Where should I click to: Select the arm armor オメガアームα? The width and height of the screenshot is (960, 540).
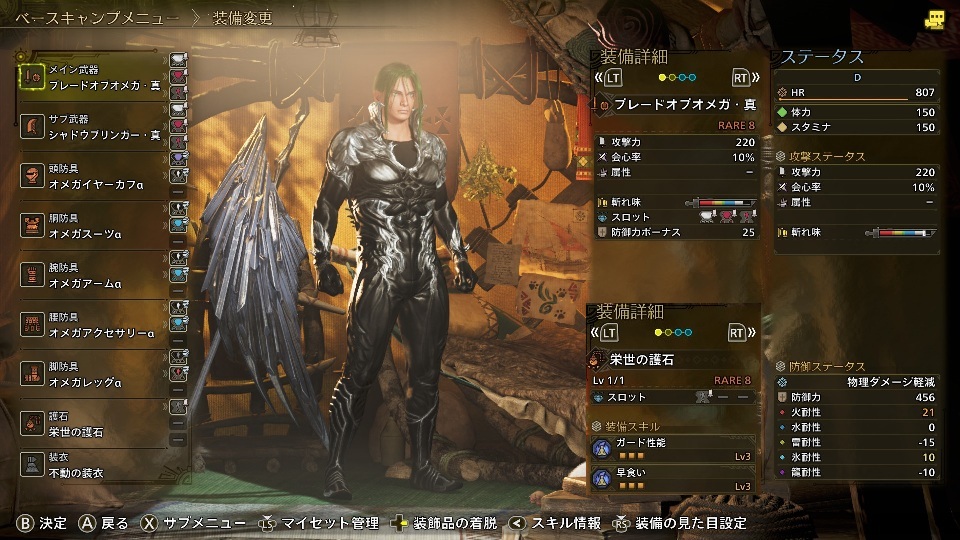[x=93, y=275]
